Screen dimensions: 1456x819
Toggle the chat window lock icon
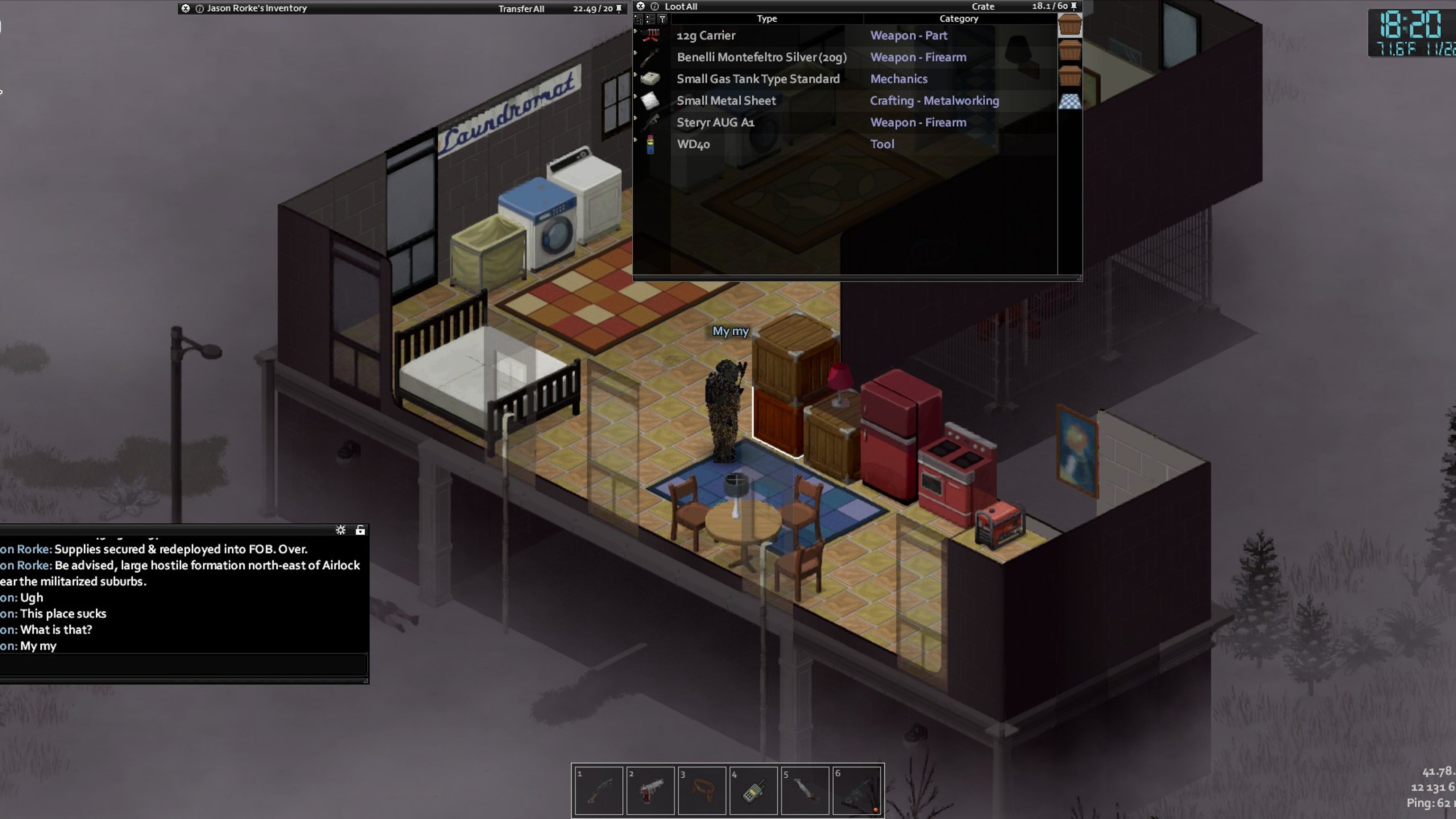click(360, 530)
